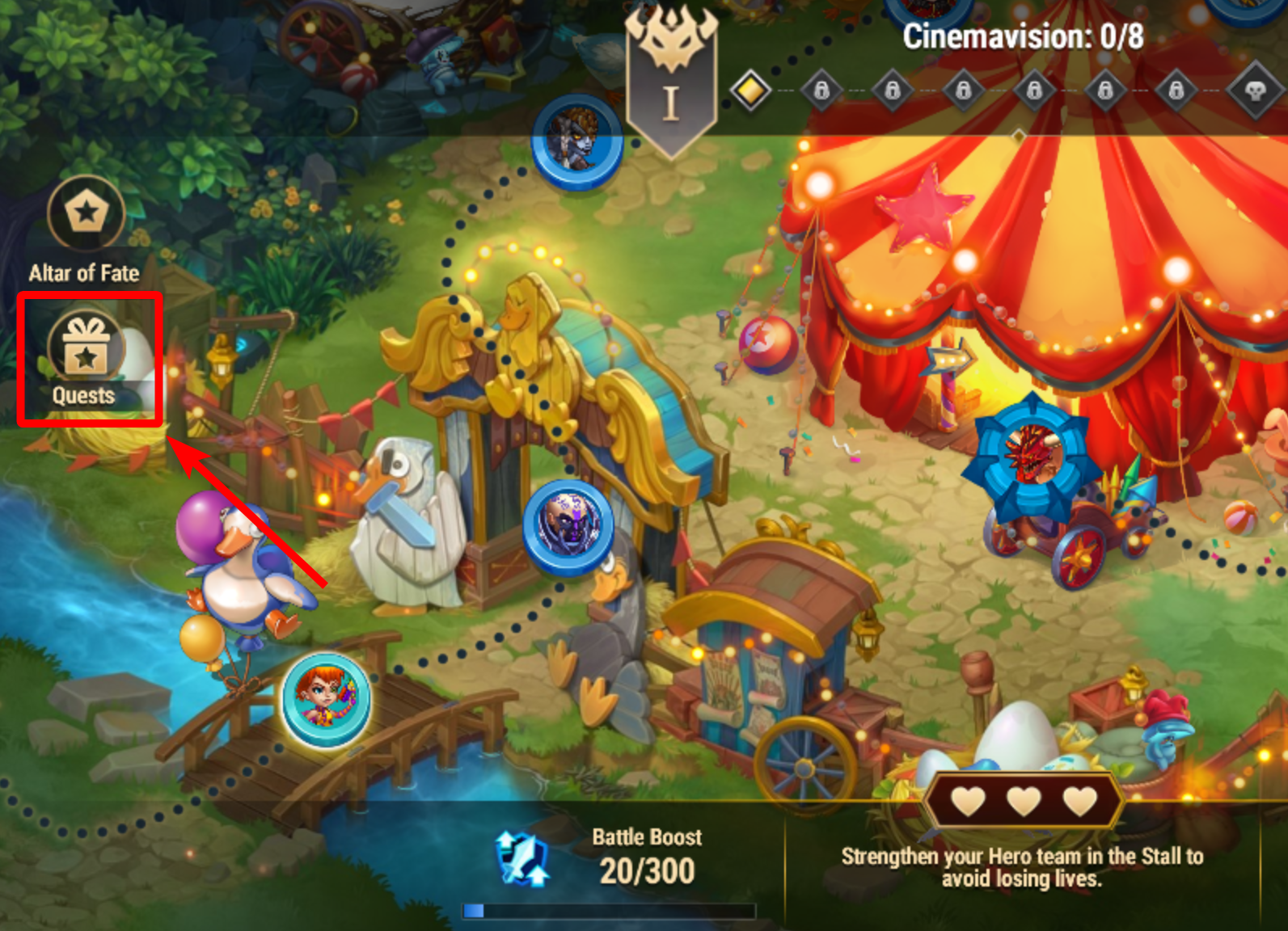Viewport: 1288px width, 931px height.
Task: Select the red-haired hero stage node on the bridge
Action: (326, 699)
